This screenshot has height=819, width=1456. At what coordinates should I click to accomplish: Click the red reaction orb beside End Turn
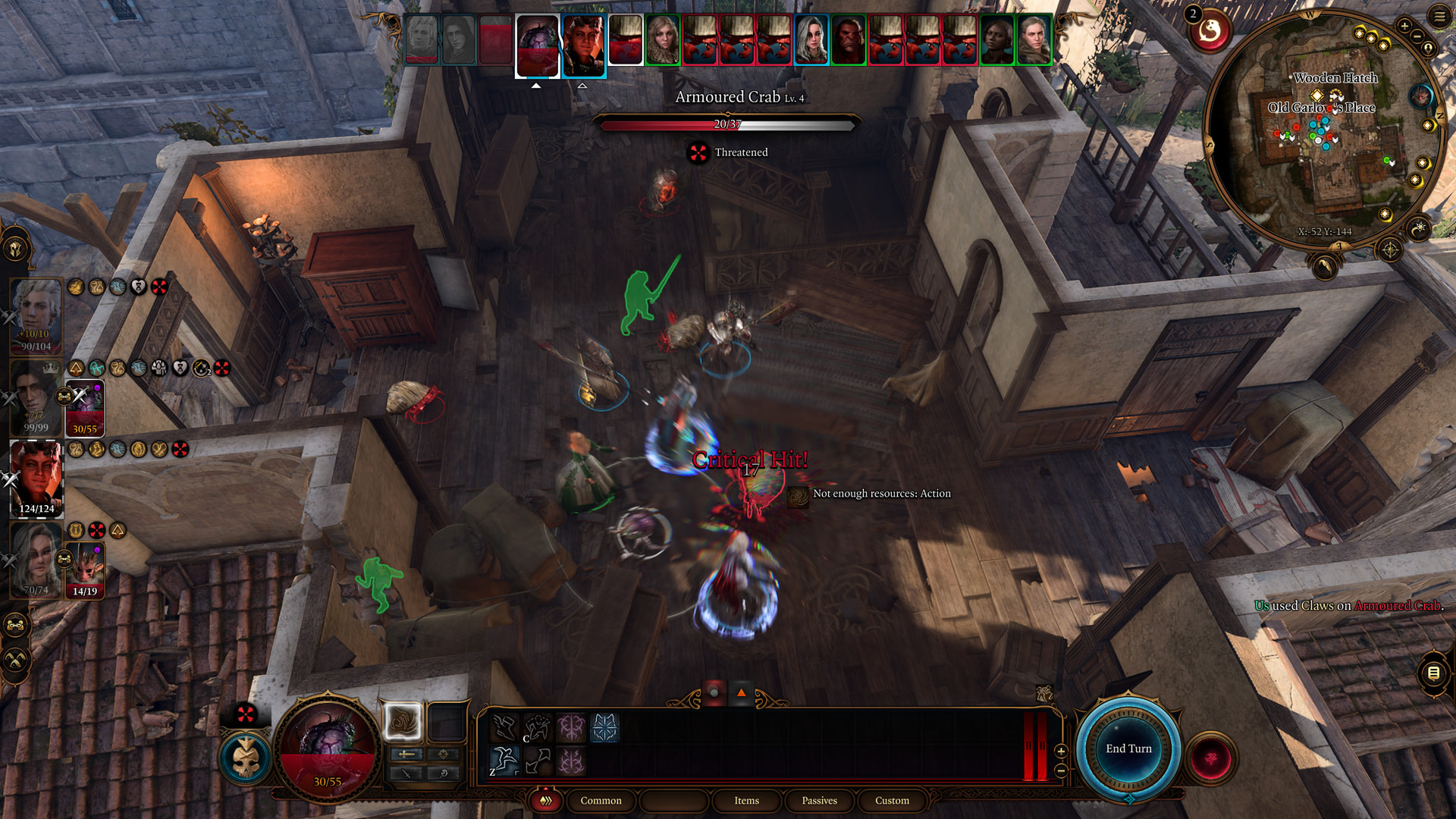click(1211, 758)
